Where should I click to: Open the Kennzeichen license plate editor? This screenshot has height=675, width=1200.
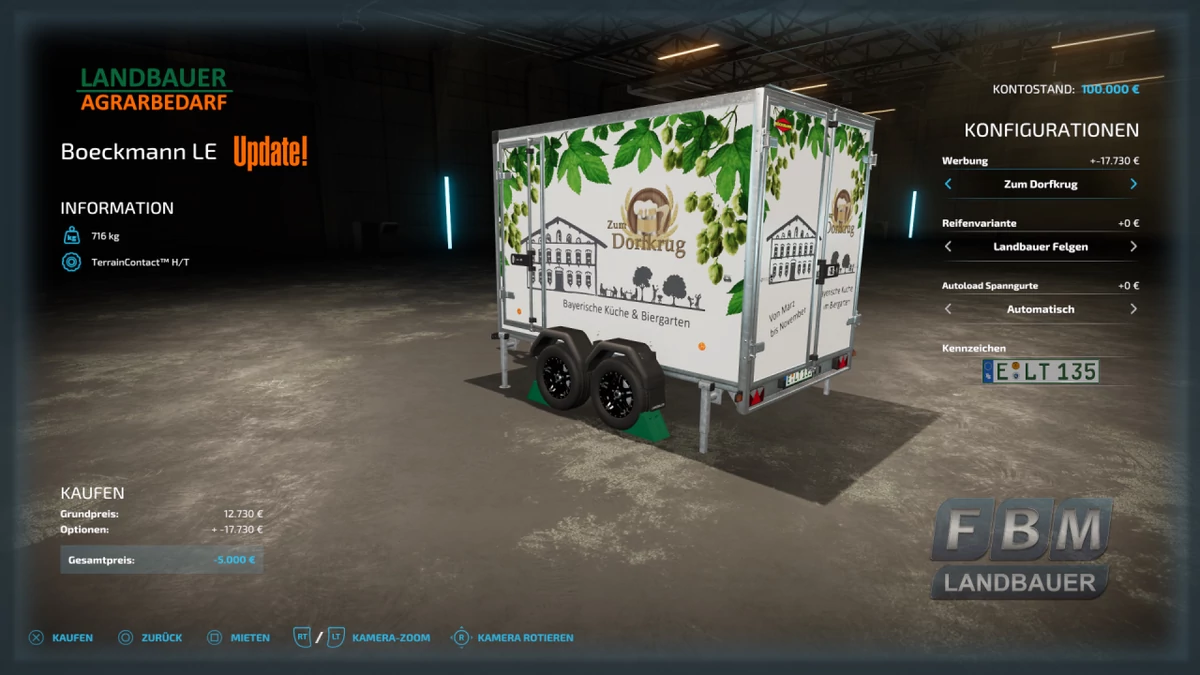click(1040, 372)
